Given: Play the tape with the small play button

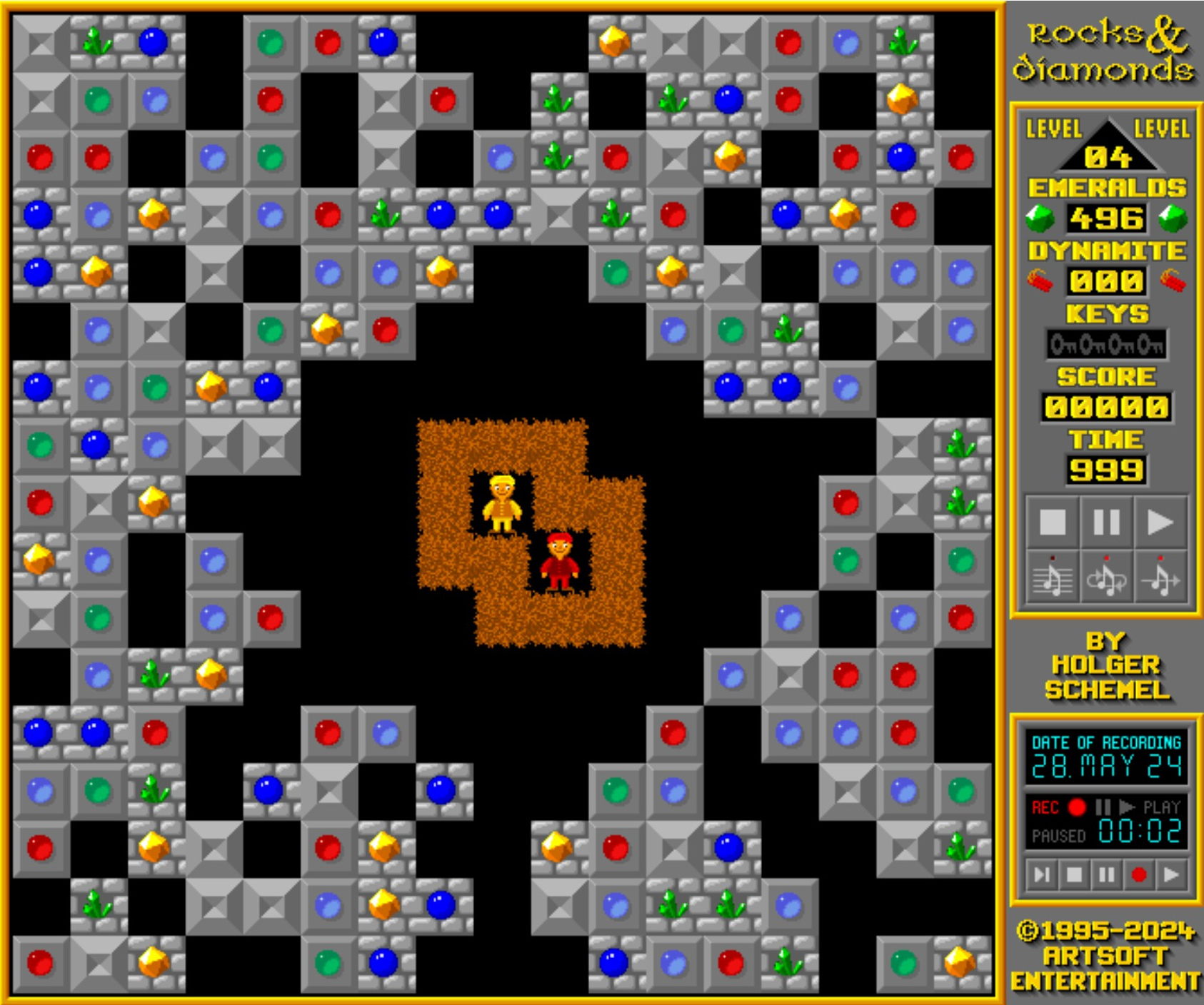Looking at the screenshot, I should click(x=1171, y=874).
